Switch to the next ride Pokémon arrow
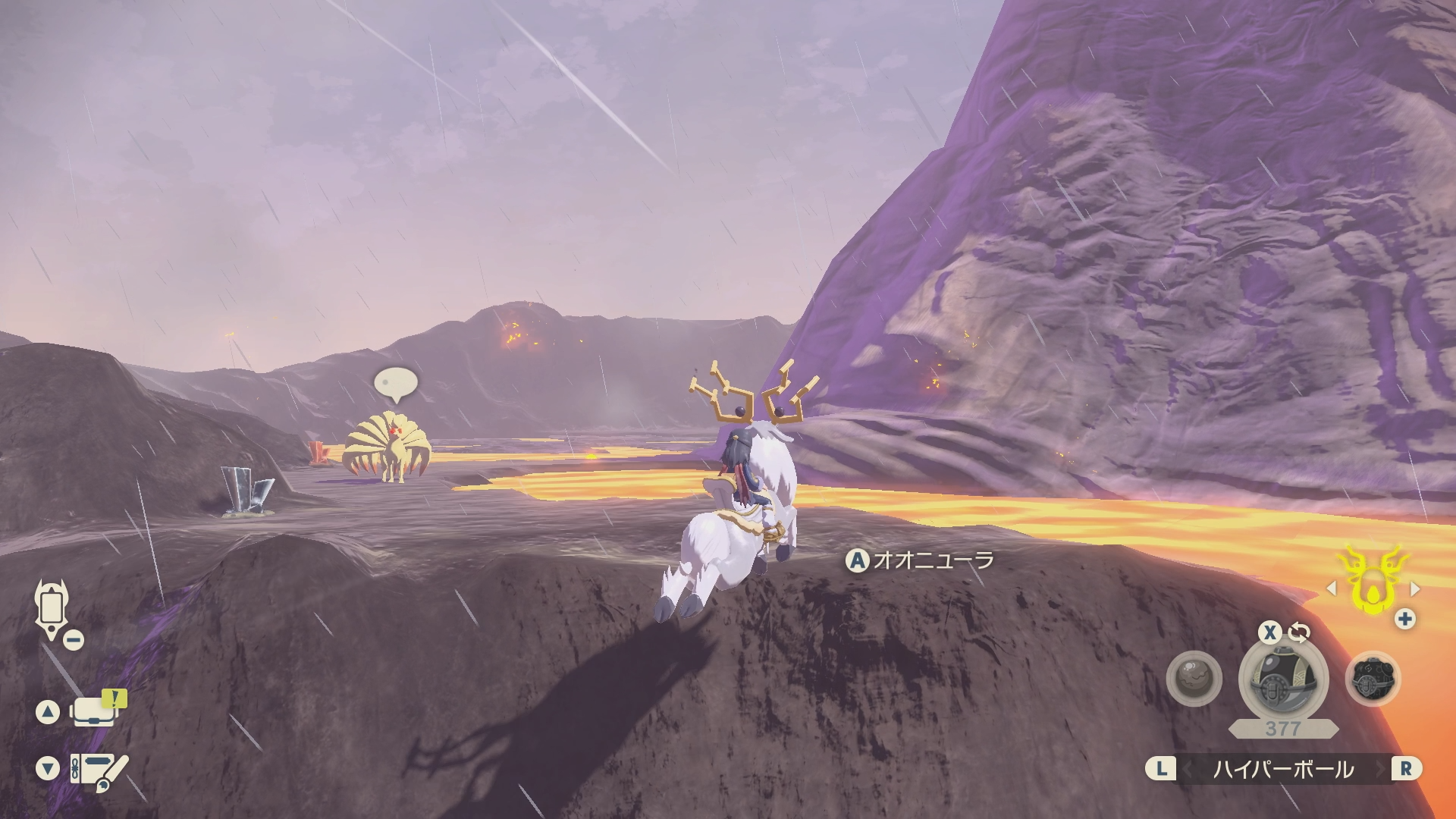 [x=1414, y=588]
